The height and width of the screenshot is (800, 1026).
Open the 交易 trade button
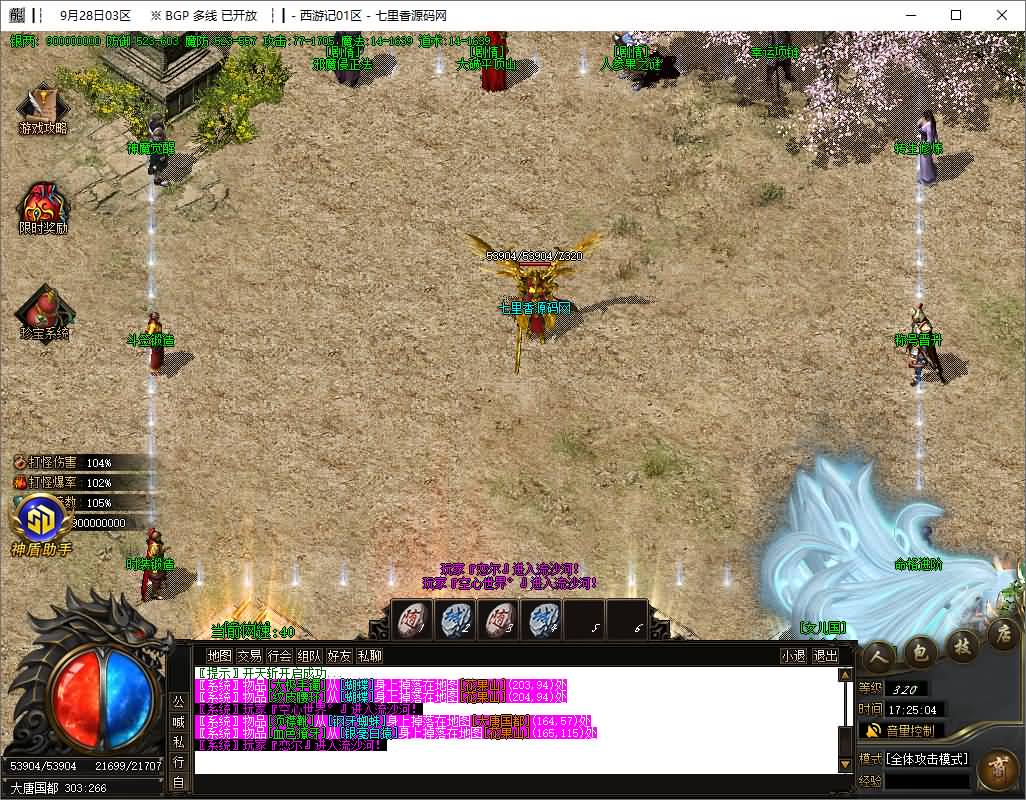point(249,656)
